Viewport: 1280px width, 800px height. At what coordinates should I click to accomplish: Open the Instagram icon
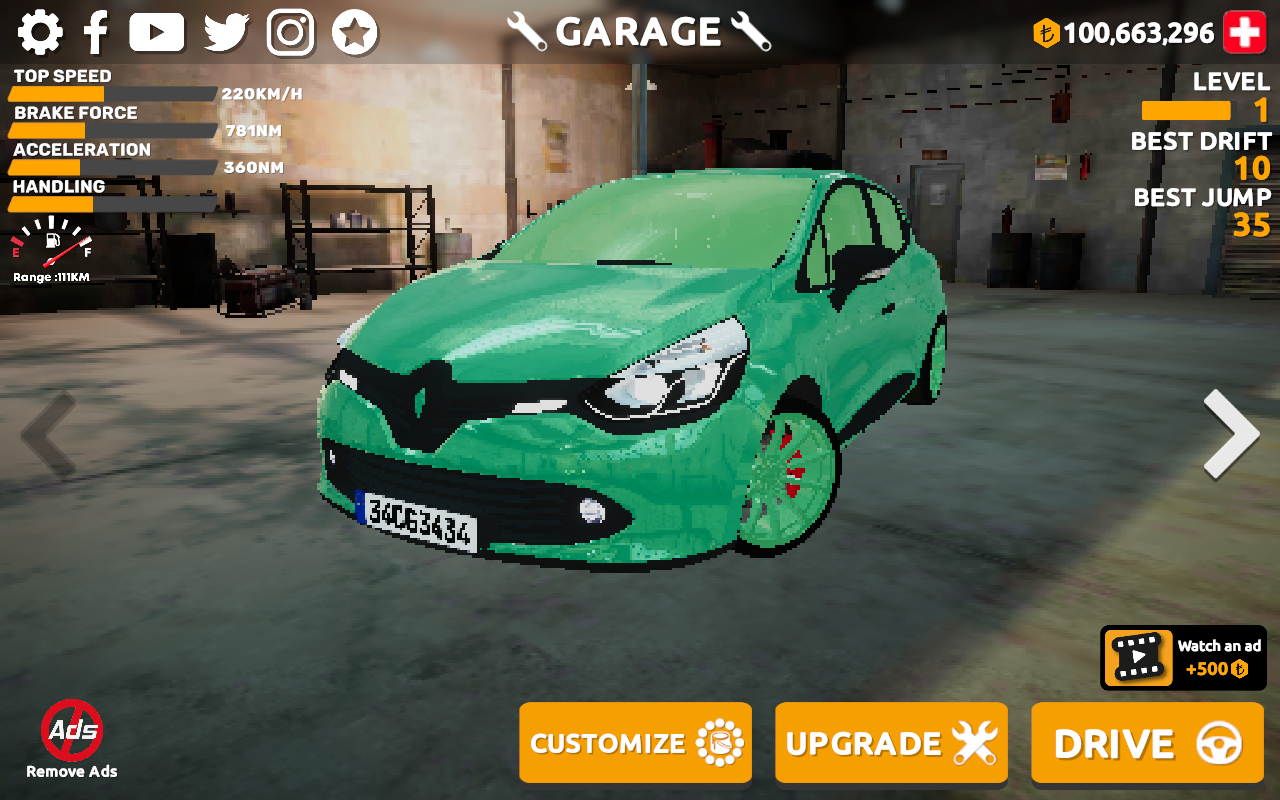click(x=291, y=33)
